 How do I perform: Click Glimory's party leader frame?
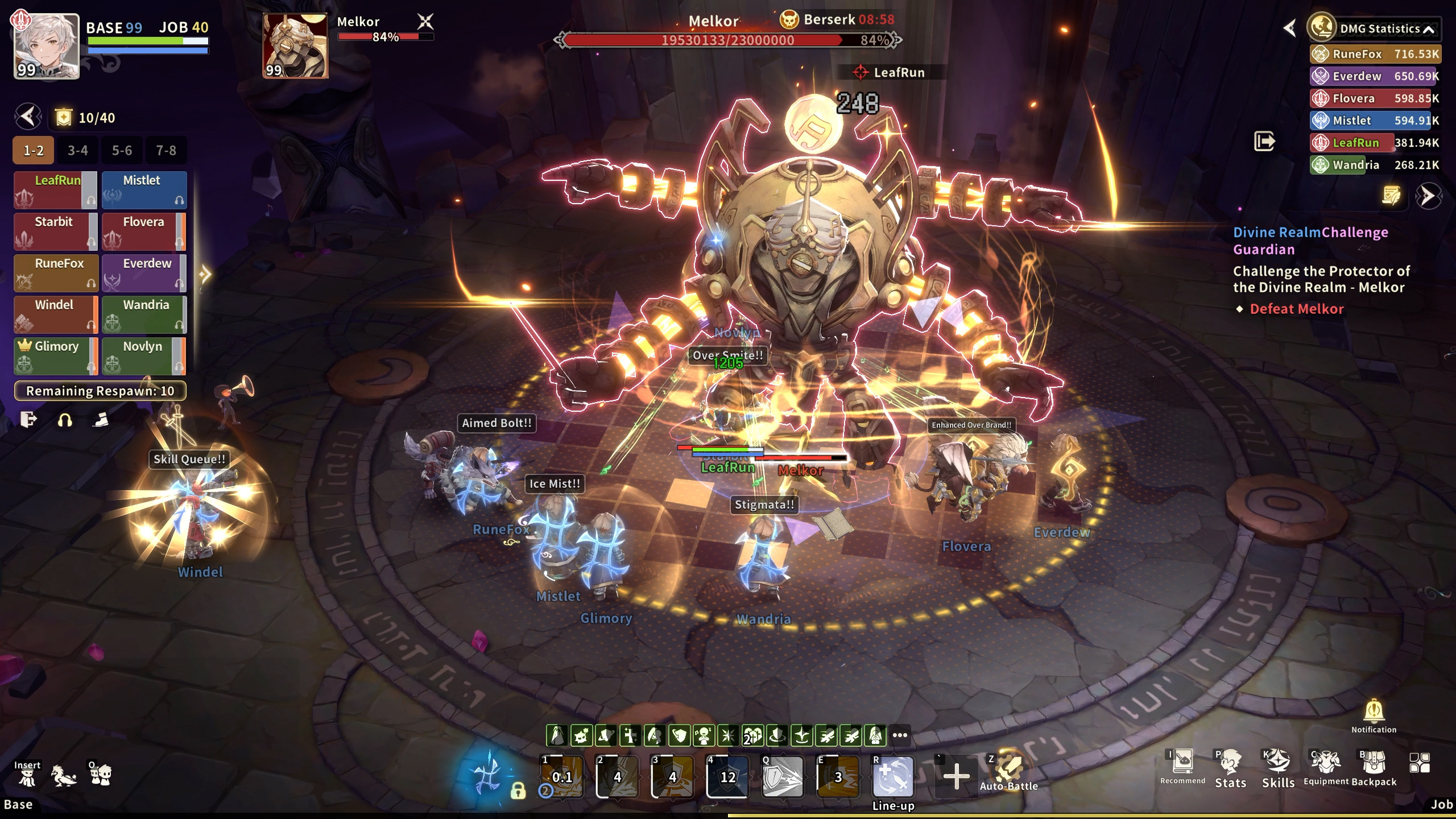pos(55,356)
